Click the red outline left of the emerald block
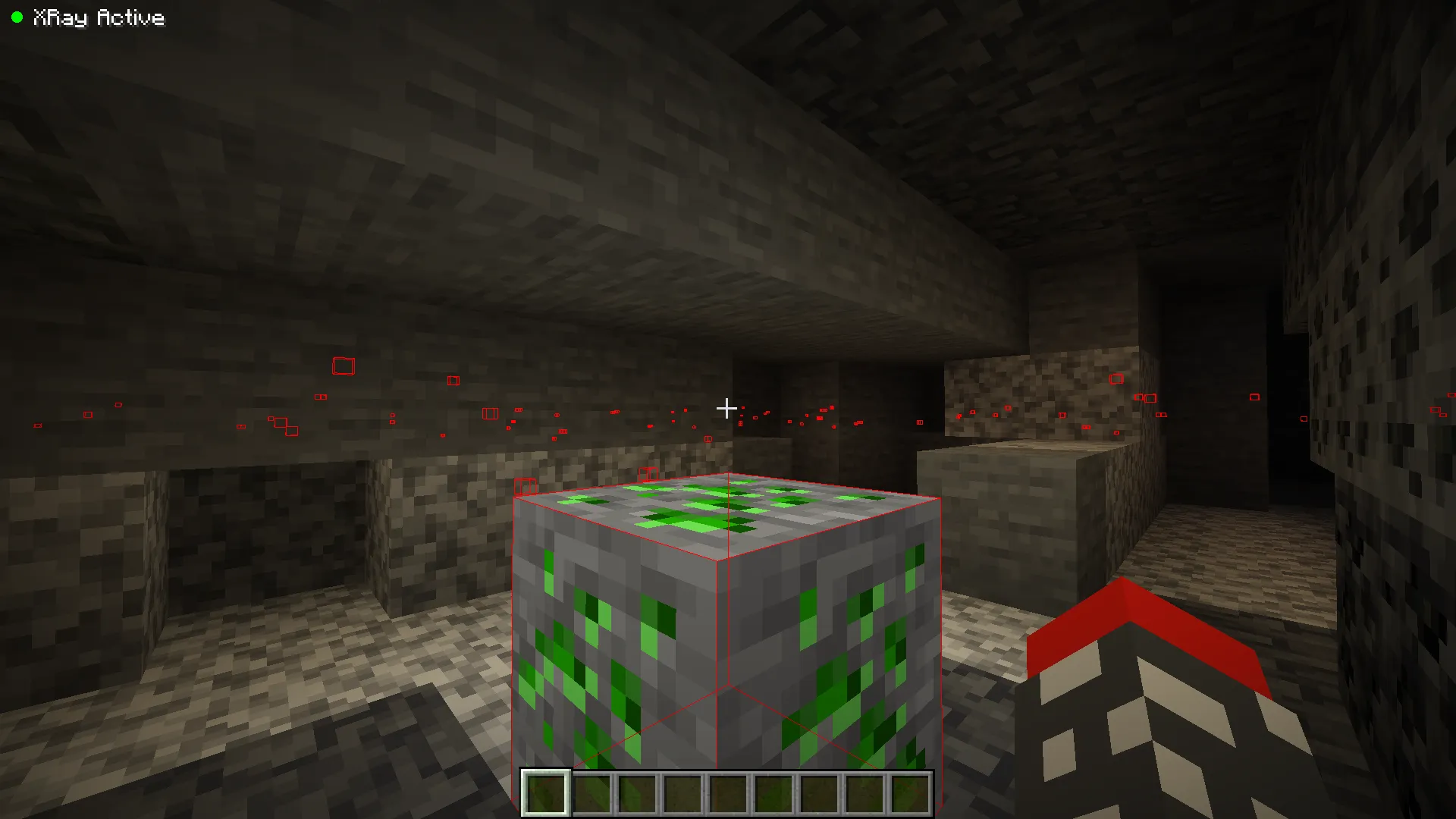Viewport: 1456px width, 819px height. coord(526,485)
